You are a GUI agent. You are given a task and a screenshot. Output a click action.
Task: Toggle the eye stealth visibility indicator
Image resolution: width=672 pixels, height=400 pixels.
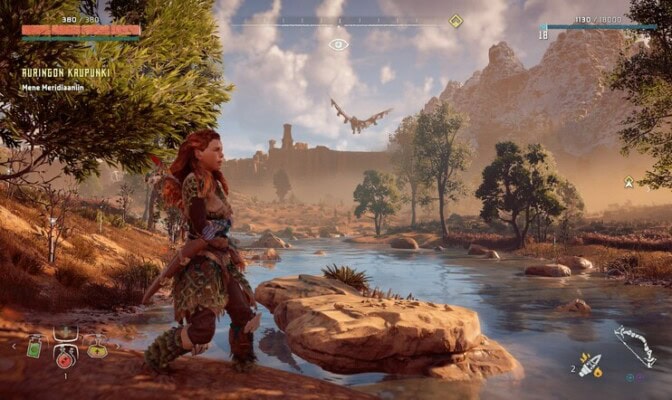coord(338,44)
